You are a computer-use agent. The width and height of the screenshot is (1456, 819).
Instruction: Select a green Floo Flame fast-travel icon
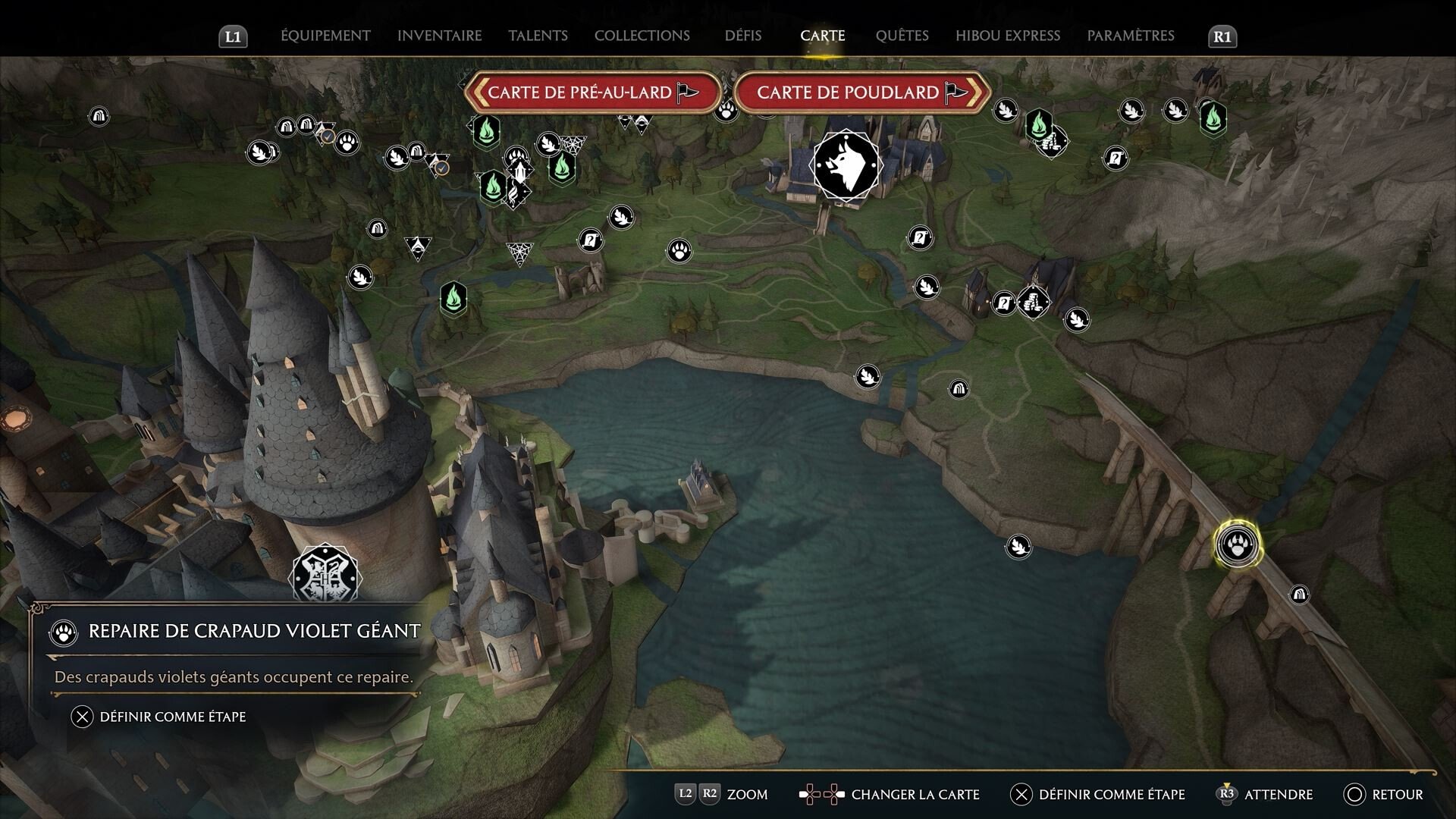453,298
